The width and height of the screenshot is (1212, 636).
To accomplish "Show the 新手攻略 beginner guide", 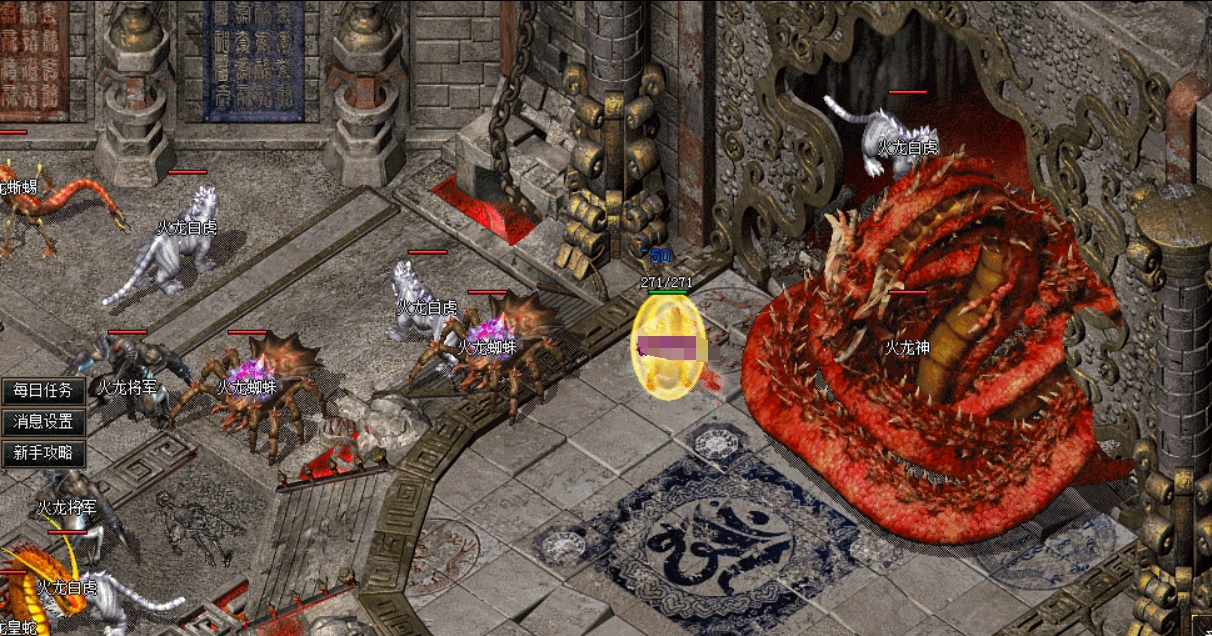I will pos(43,453).
